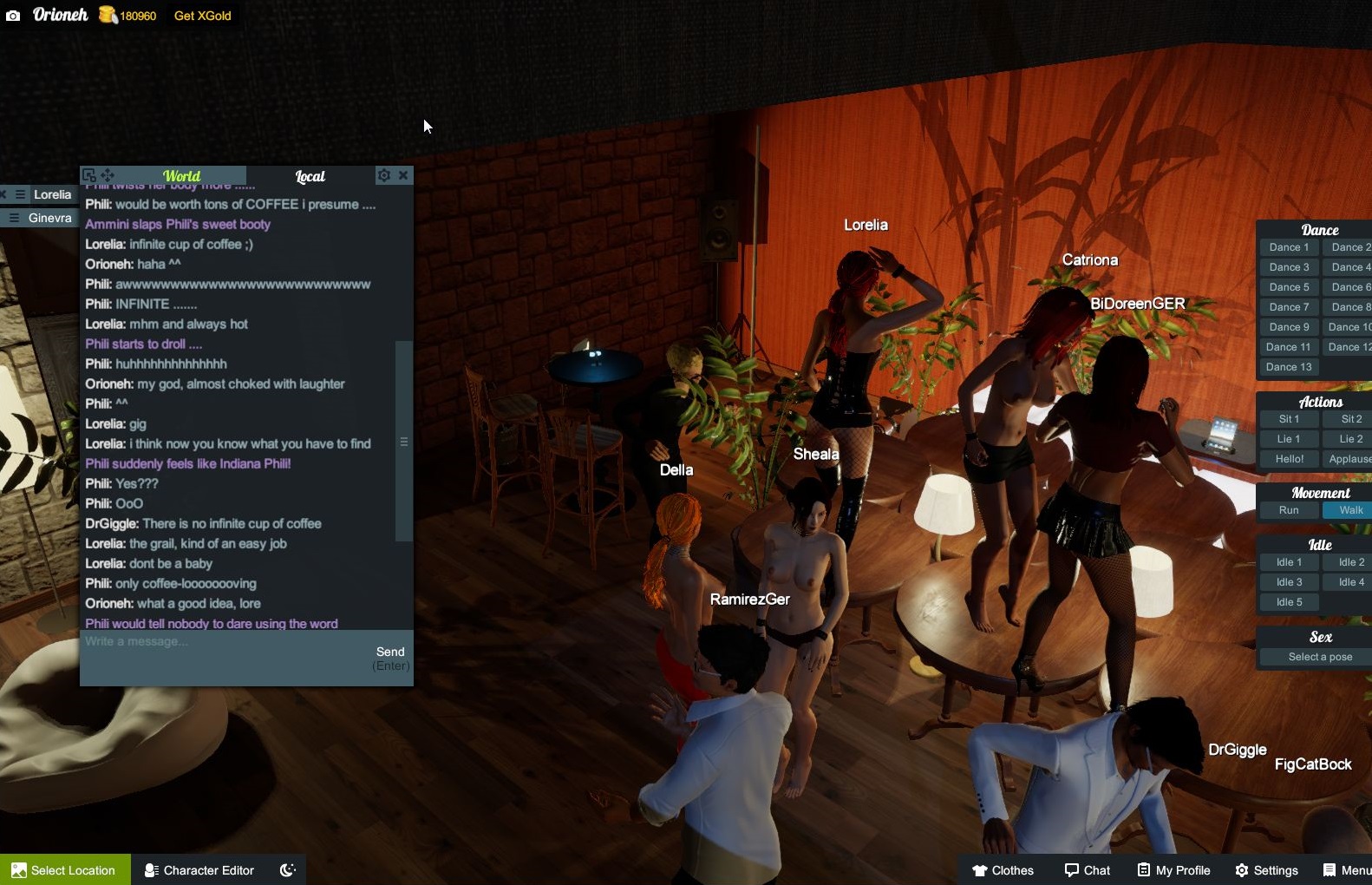Open chat window settings gear icon

coord(384,175)
